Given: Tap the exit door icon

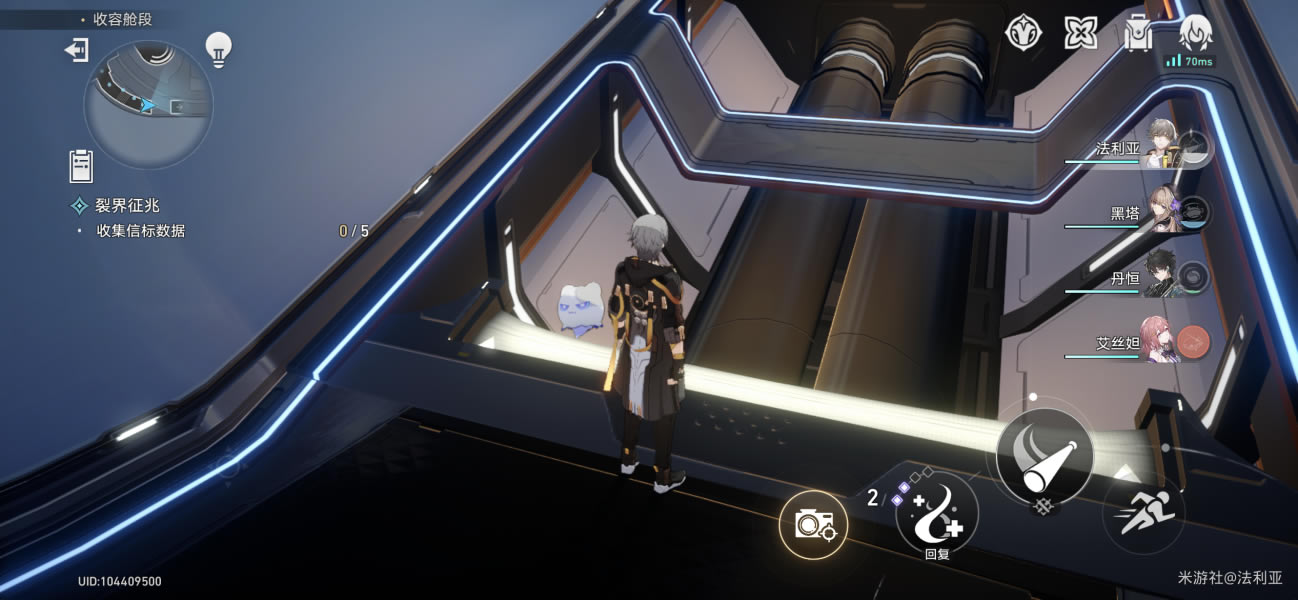Looking at the screenshot, I should [x=77, y=50].
